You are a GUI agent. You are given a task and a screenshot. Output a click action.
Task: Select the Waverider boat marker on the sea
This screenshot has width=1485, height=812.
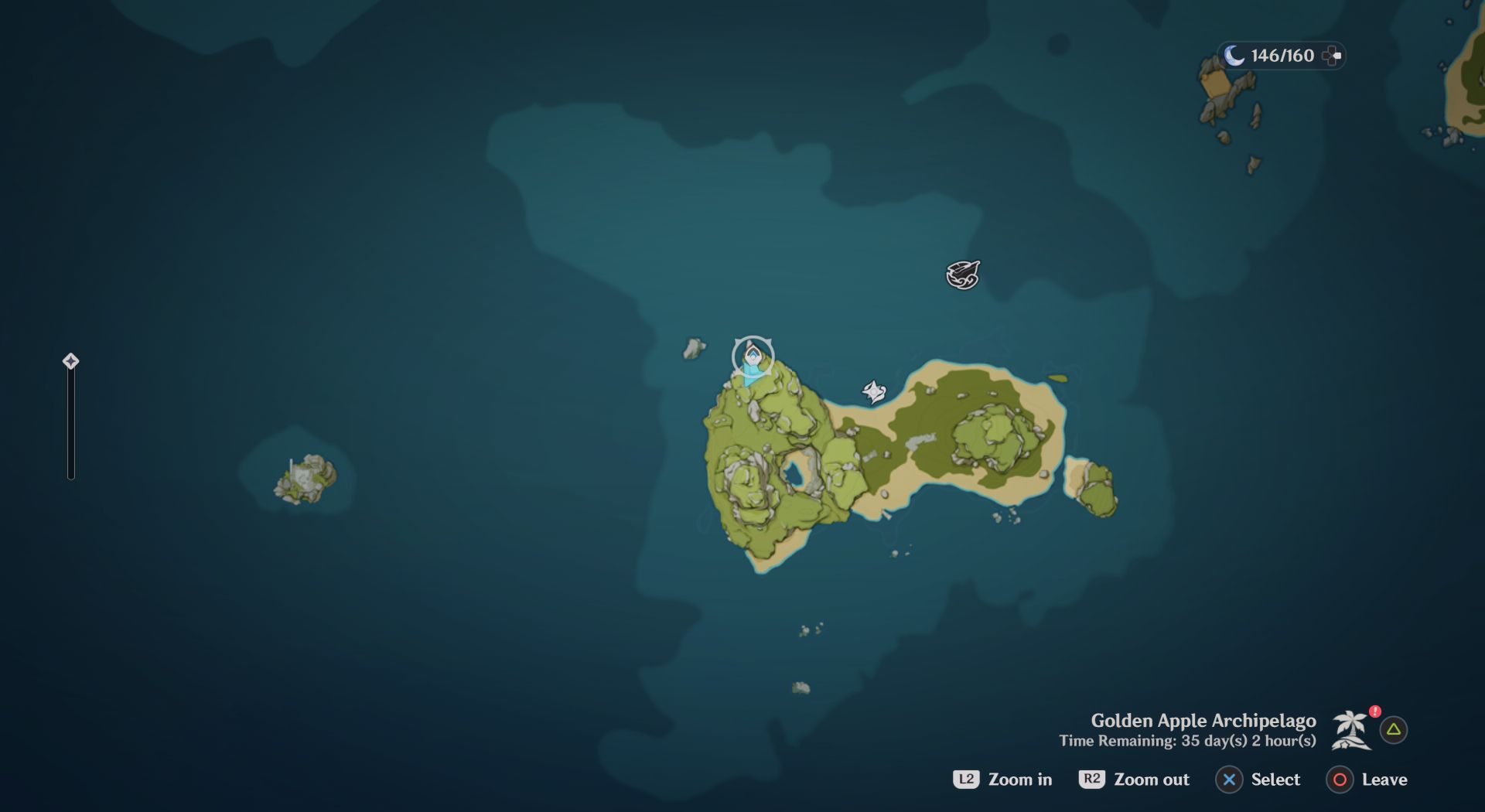pos(961,274)
